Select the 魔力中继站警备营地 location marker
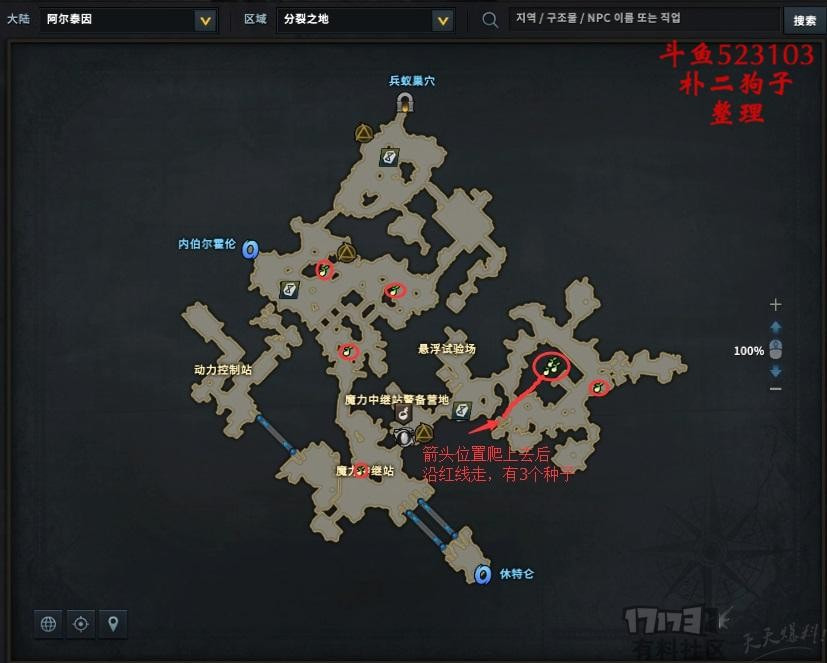Image resolution: width=827 pixels, height=663 pixels. click(403, 411)
